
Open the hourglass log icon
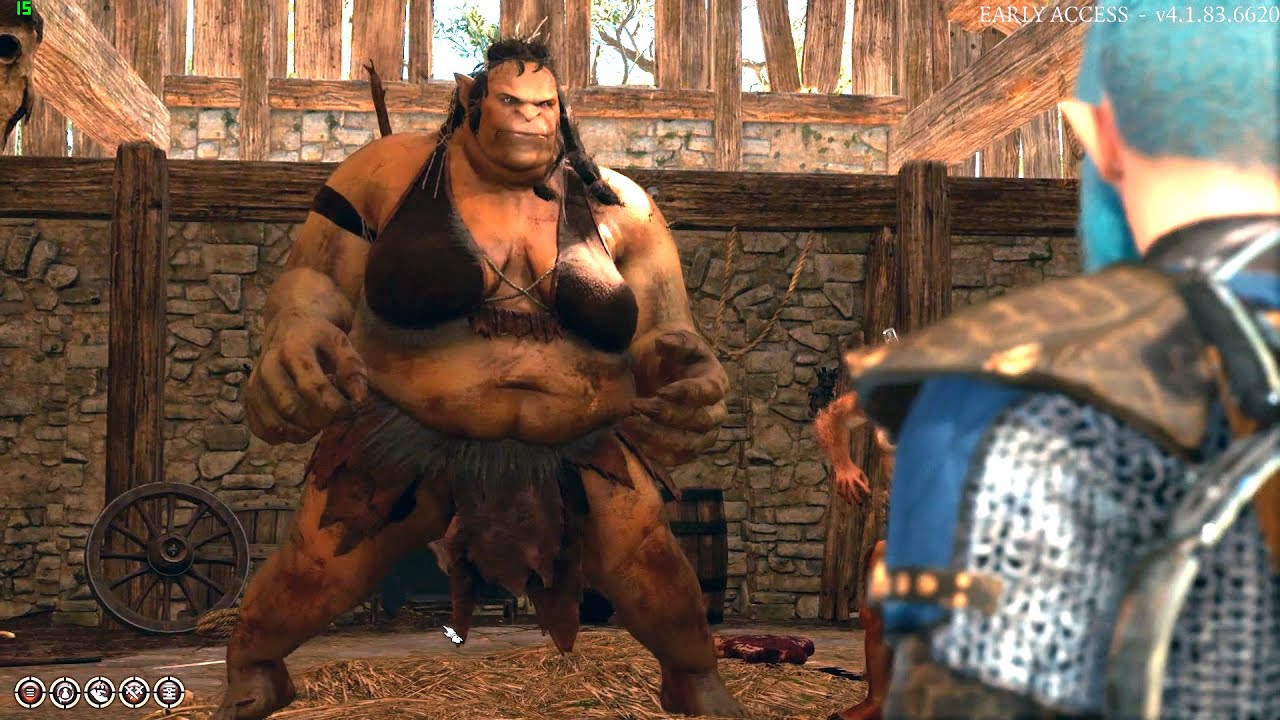pyautogui.click(x=169, y=690)
